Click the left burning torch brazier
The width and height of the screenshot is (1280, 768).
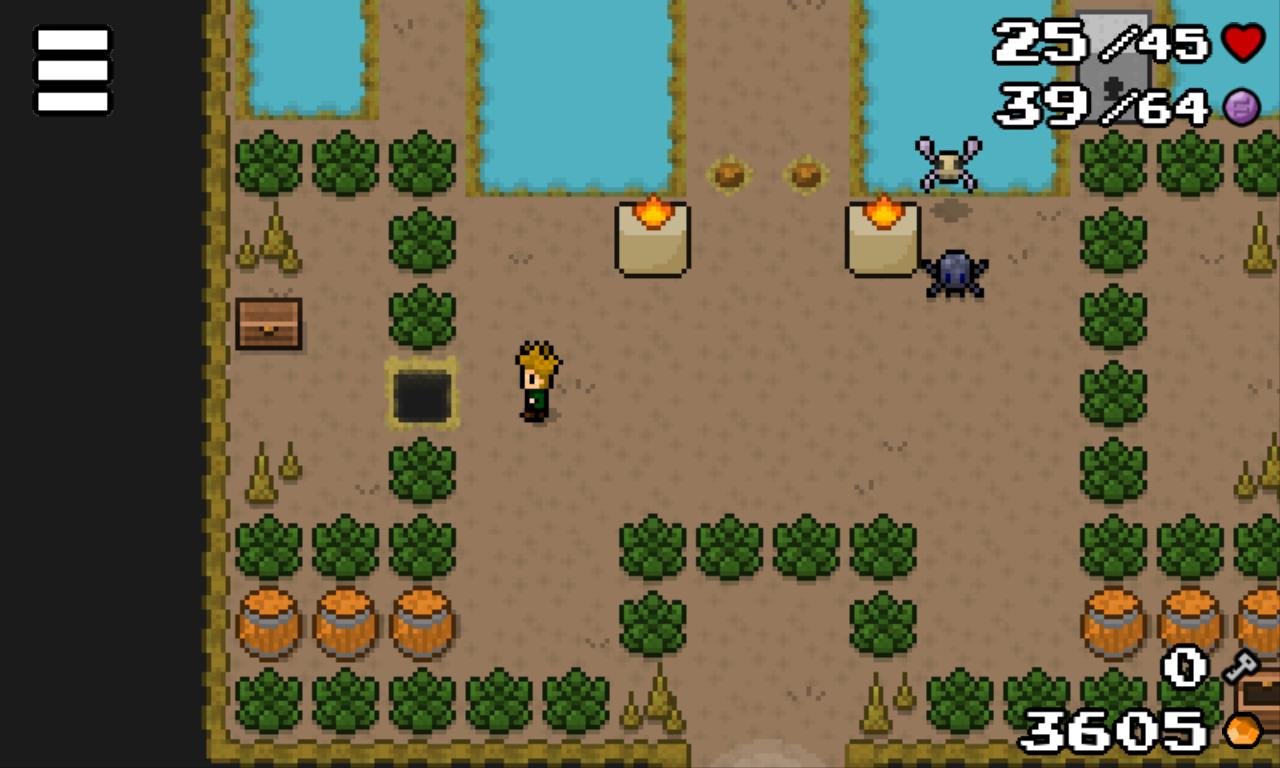click(x=651, y=237)
